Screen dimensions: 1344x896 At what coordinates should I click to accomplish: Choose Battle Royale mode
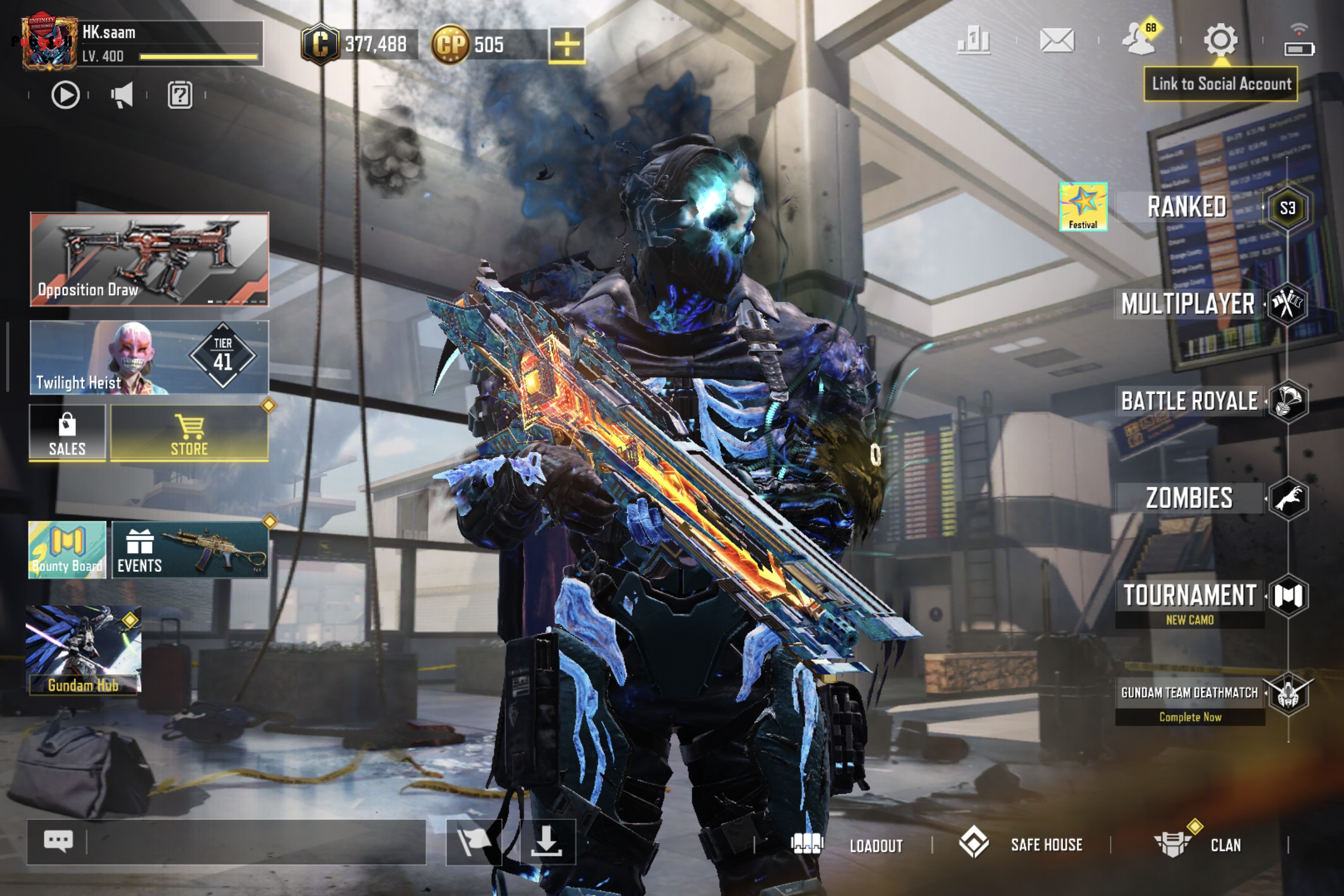point(1190,401)
